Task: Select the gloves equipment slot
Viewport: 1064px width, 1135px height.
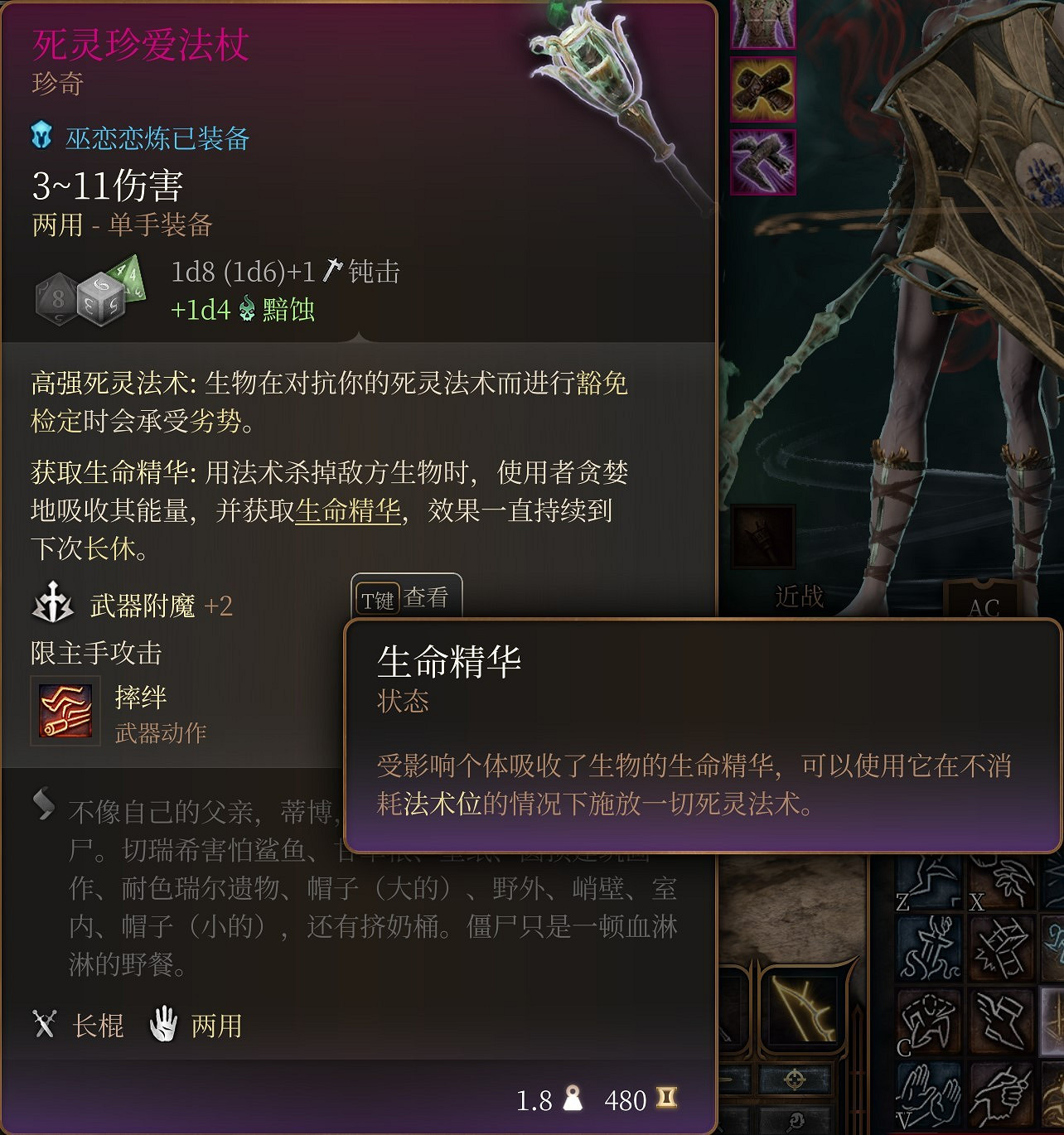Action: click(762, 93)
